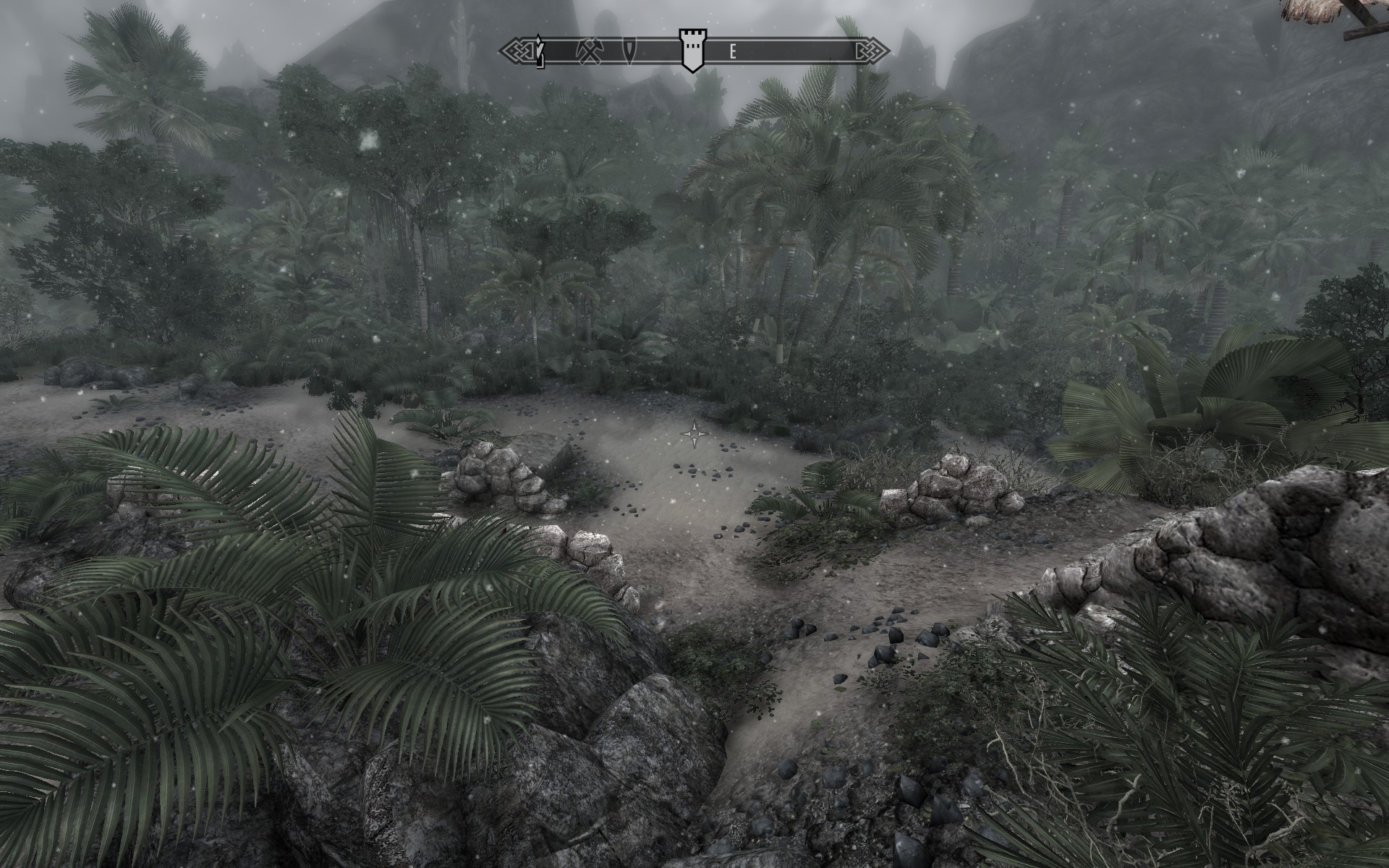Select the marker at the compass's left edge
The width and height of the screenshot is (1389, 868).
pos(539,51)
